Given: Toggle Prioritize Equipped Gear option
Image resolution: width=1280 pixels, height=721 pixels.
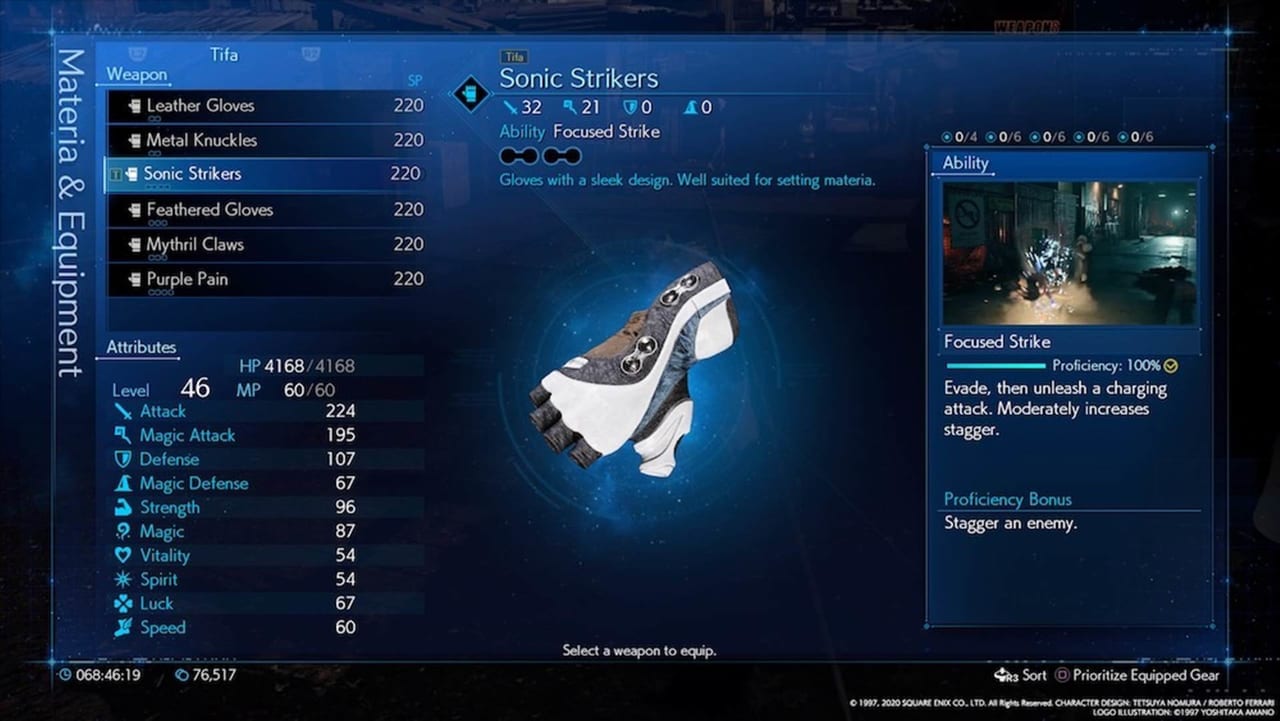Looking at the screenshot, I should pos(1143,675).
